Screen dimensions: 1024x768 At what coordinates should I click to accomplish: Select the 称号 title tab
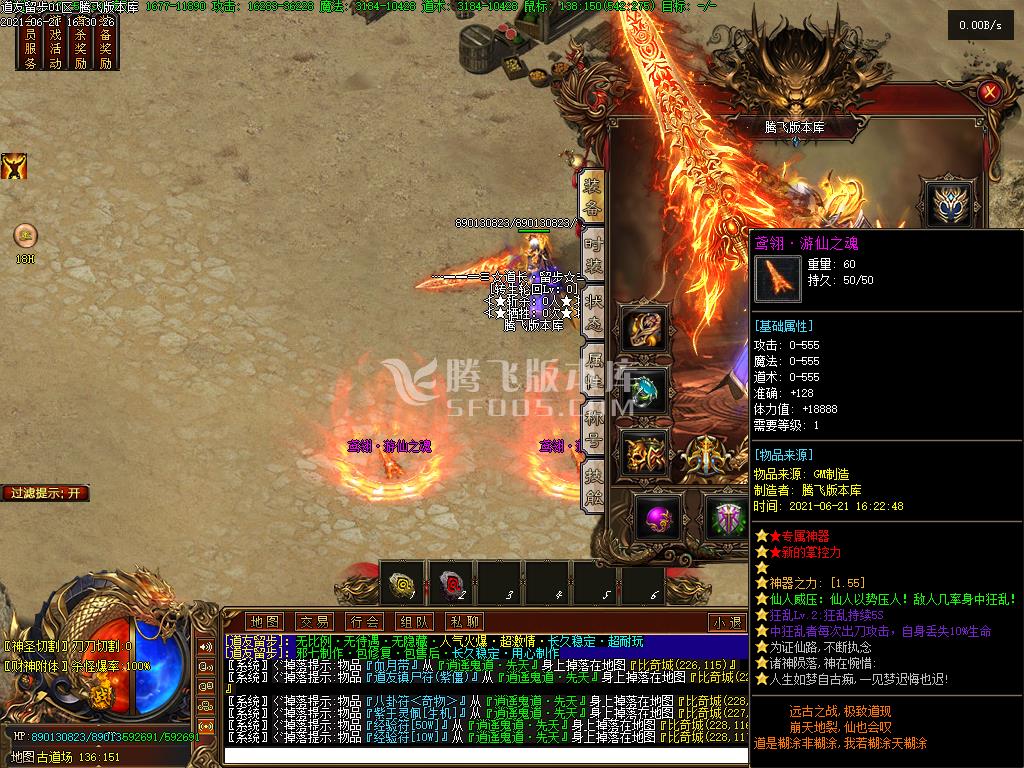[593, 427]
